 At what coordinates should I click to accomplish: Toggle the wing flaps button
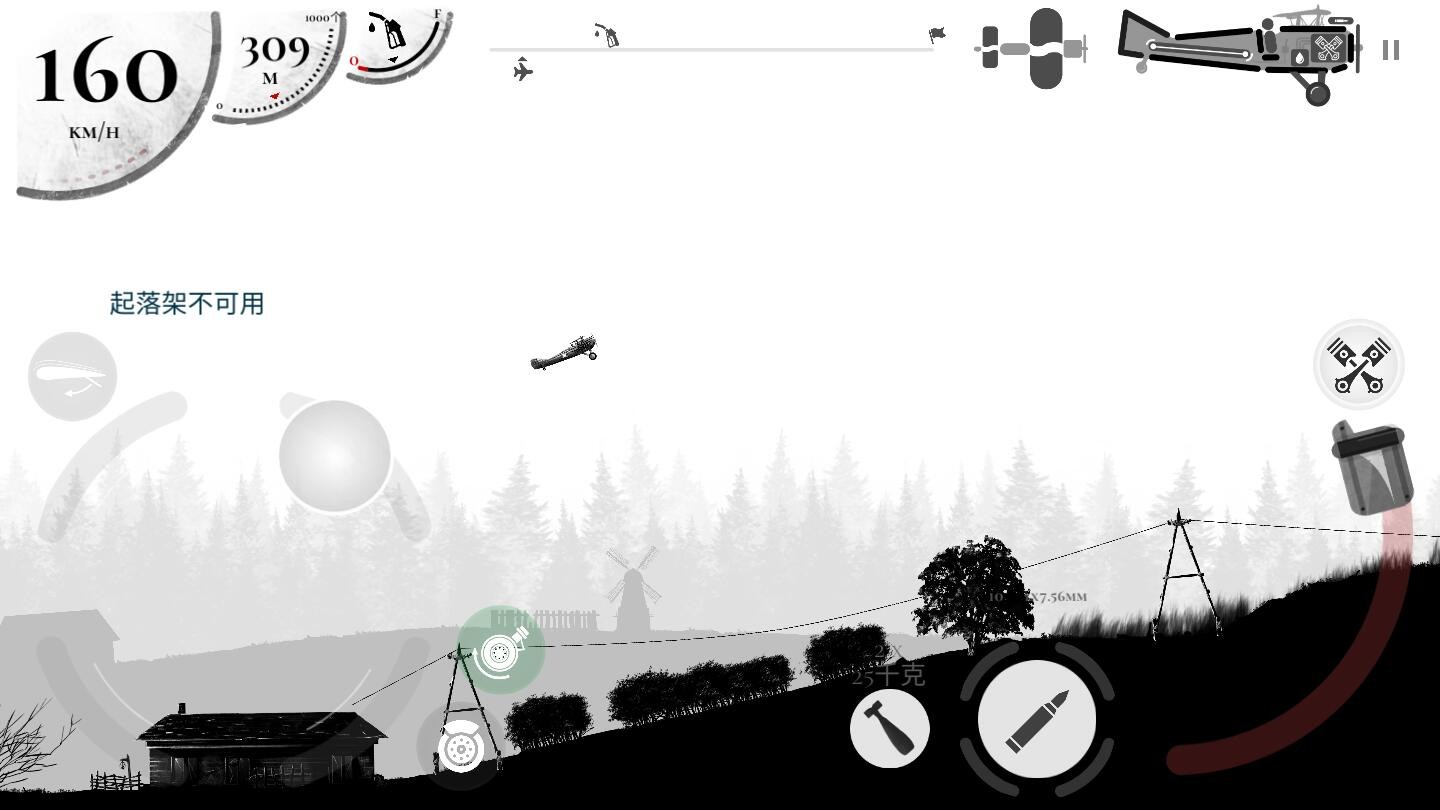point(72,377)
